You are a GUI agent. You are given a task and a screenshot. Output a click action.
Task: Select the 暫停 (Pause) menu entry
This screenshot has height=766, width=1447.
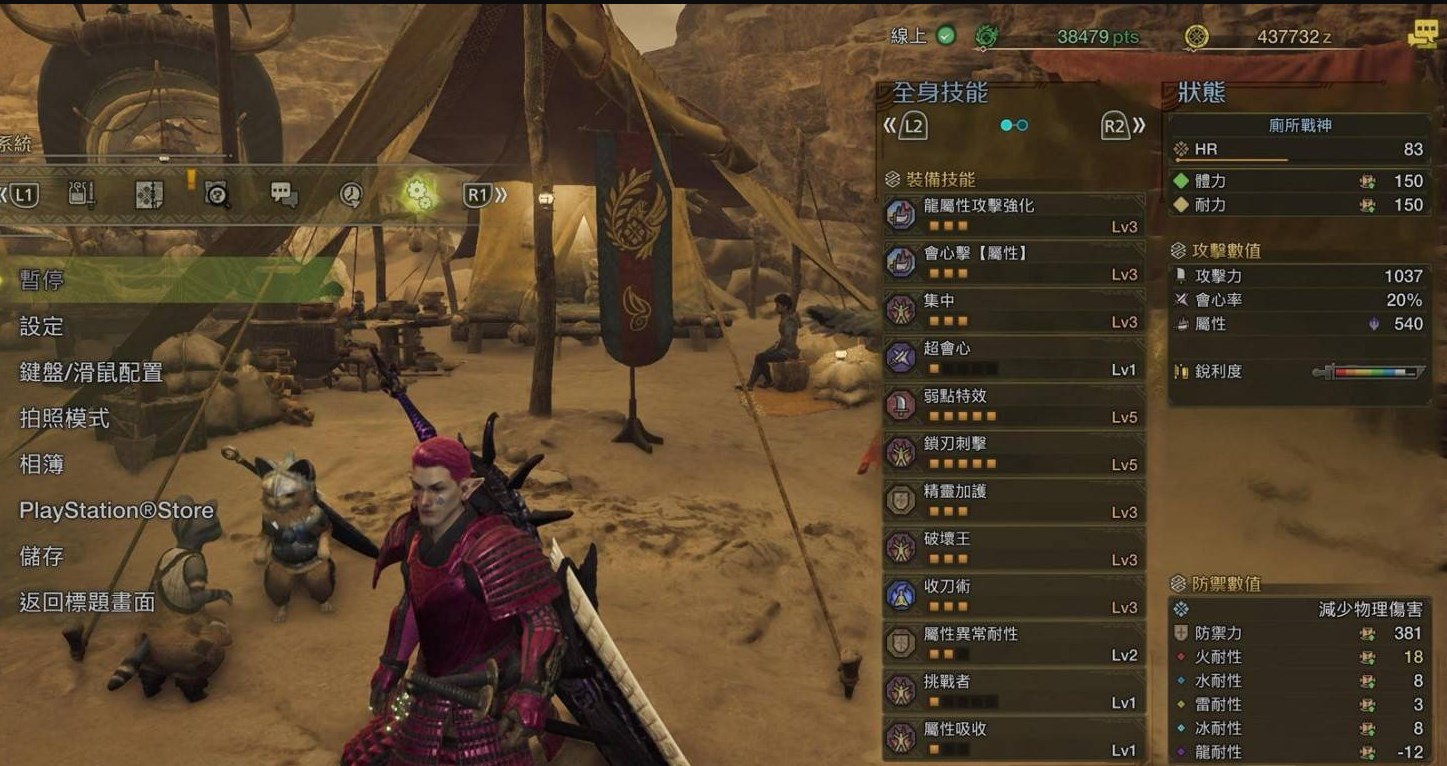[x=42, y=280]
